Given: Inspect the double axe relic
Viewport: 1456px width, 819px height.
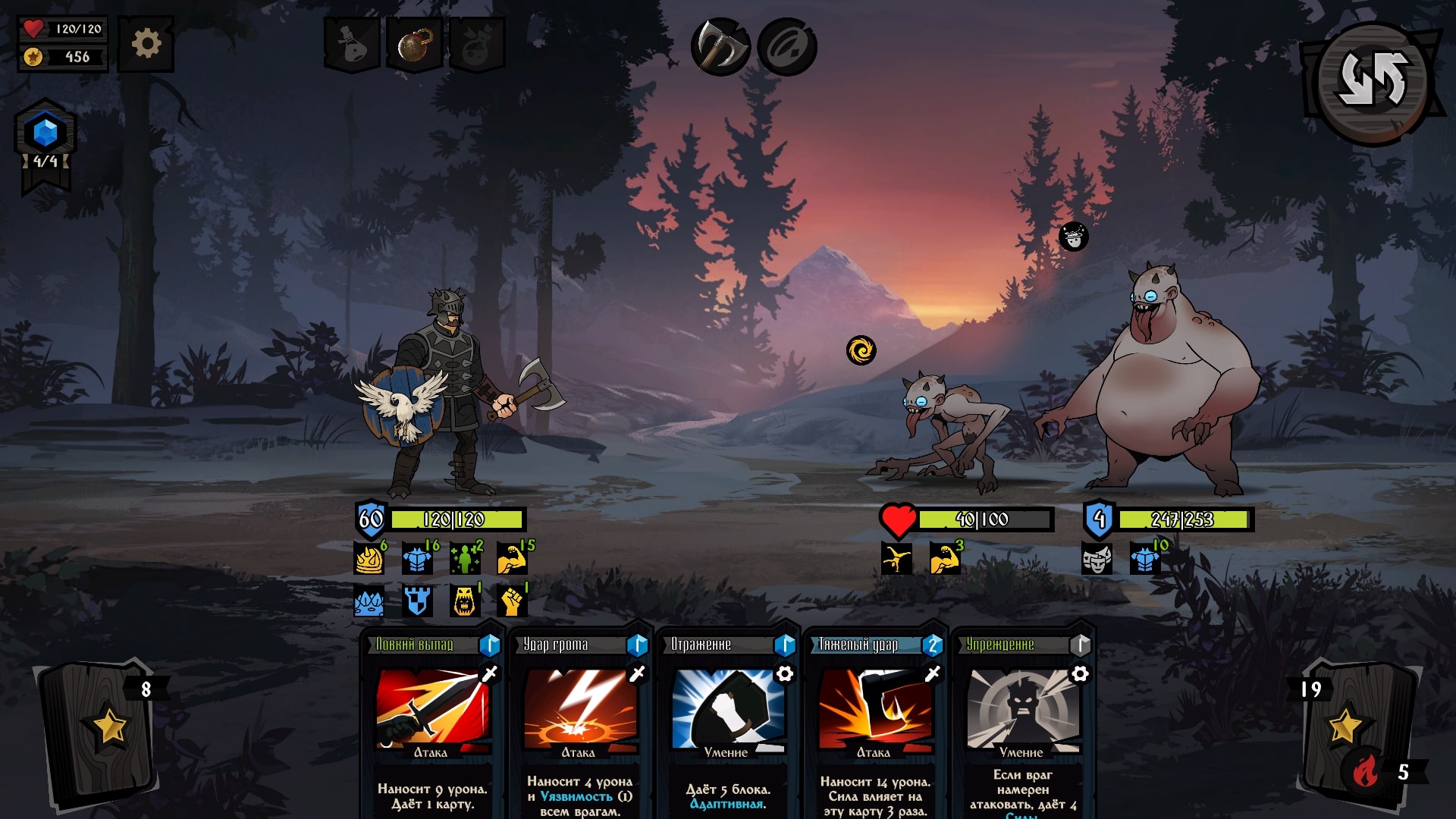Looking at the screenshot, I should point(720,47).
